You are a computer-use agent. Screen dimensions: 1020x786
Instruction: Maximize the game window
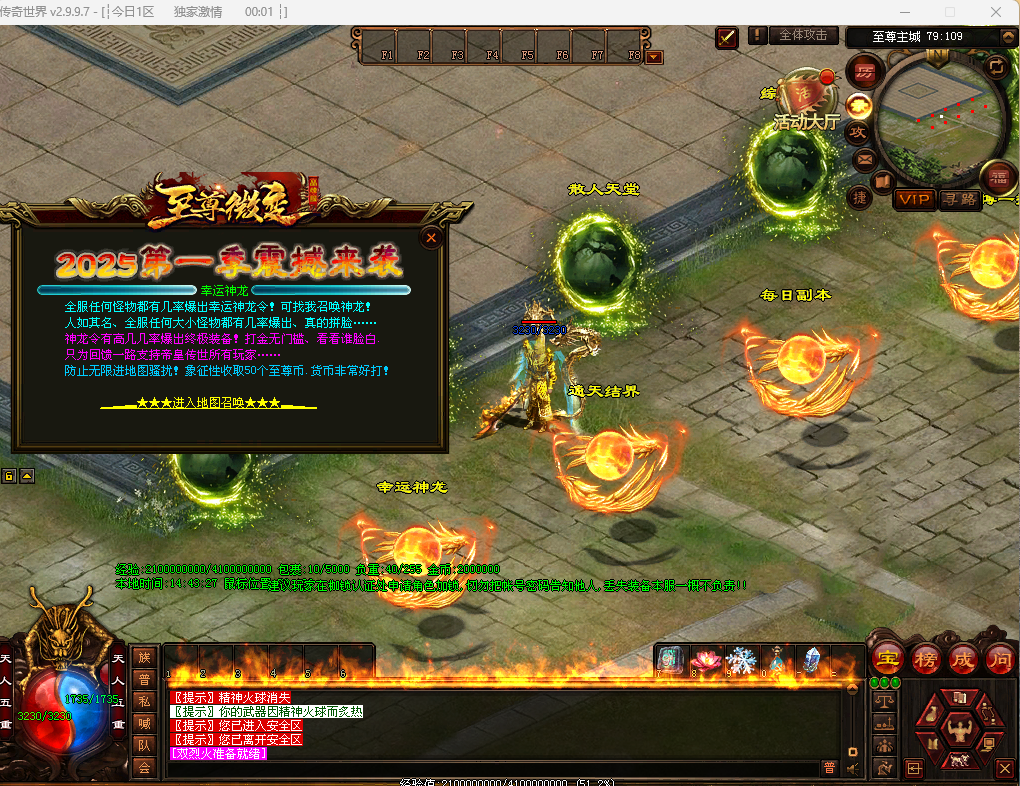pyautogui.click(x=949, y=12)
